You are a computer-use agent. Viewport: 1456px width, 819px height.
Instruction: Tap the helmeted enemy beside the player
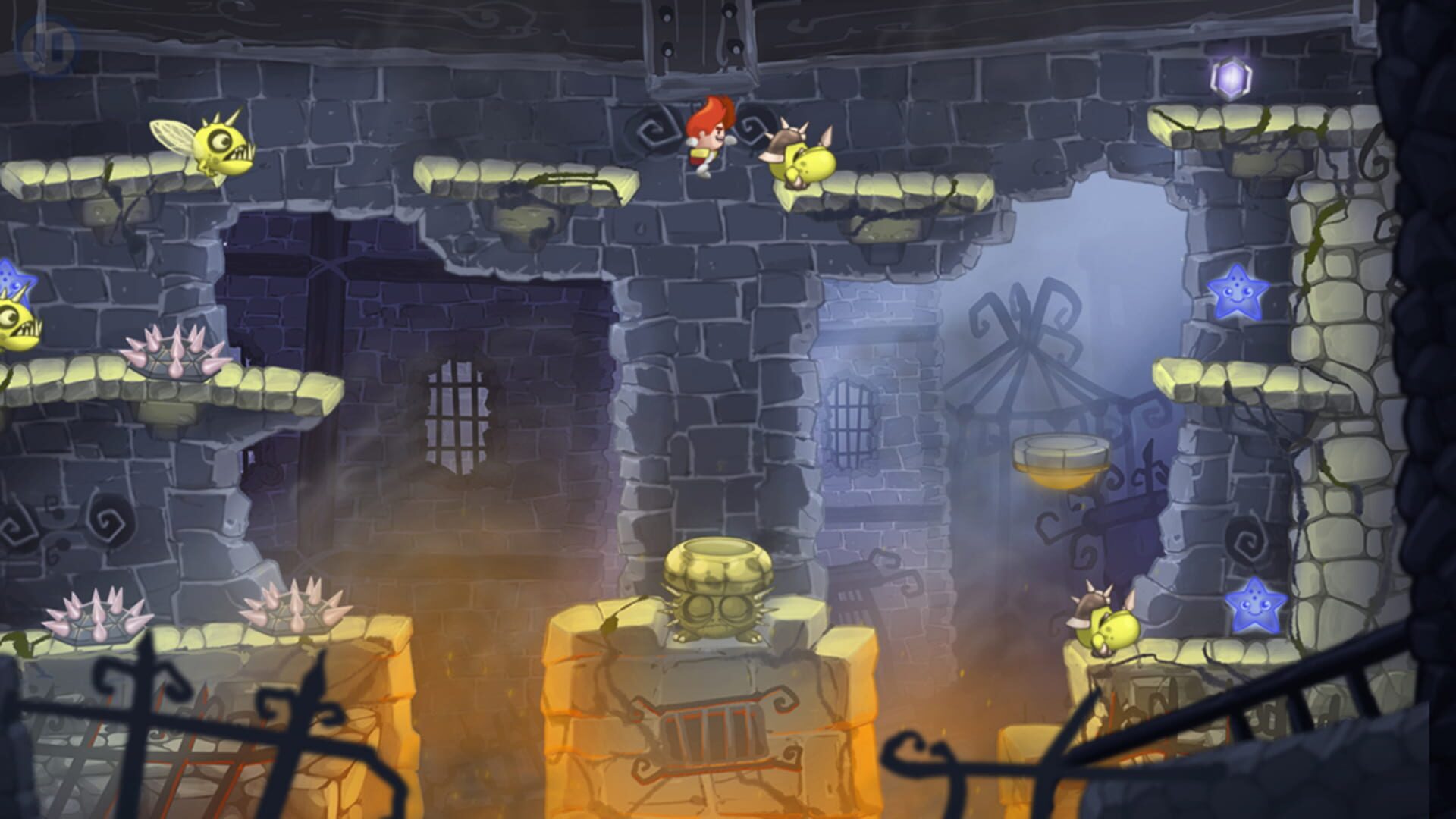click(800, 159)
